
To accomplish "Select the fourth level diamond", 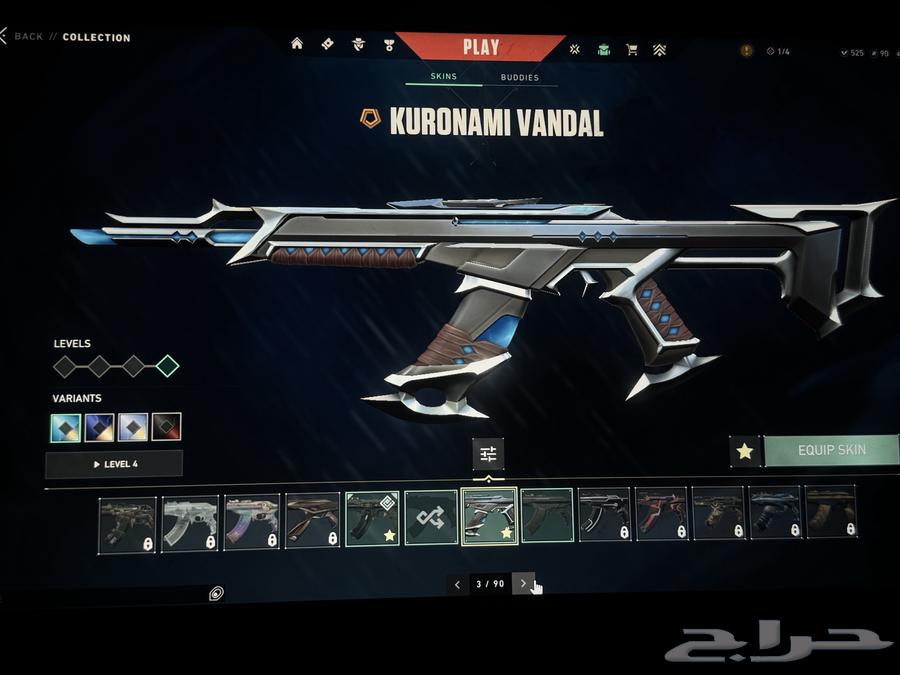I will click(167, 366).
